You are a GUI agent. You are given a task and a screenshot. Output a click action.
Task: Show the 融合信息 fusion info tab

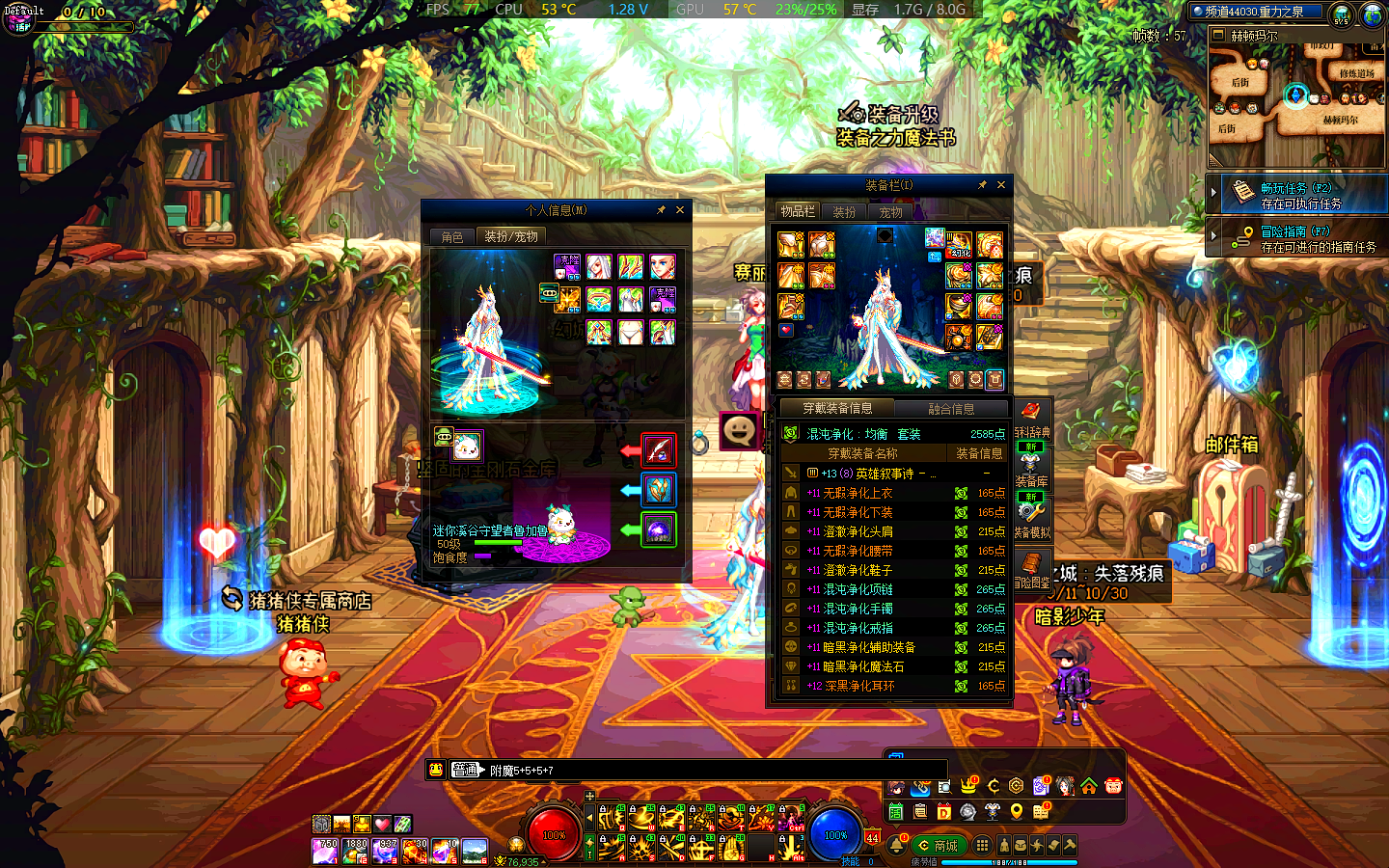point(950,409)
